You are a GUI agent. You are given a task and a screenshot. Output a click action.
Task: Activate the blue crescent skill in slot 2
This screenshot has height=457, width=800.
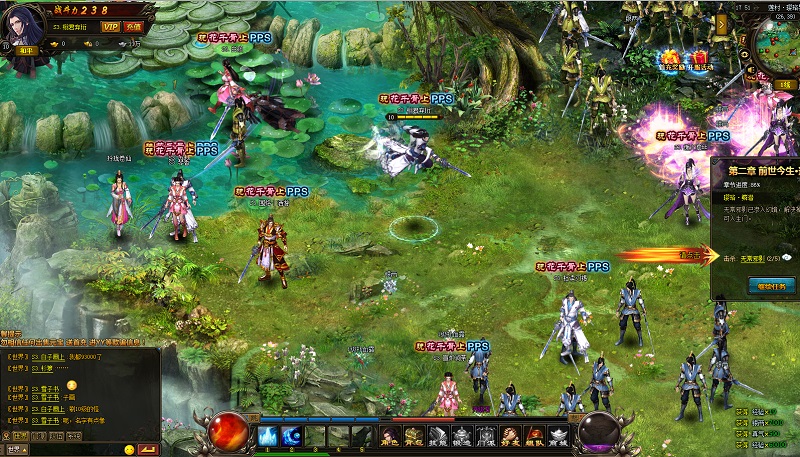click(x=292, y=436)
